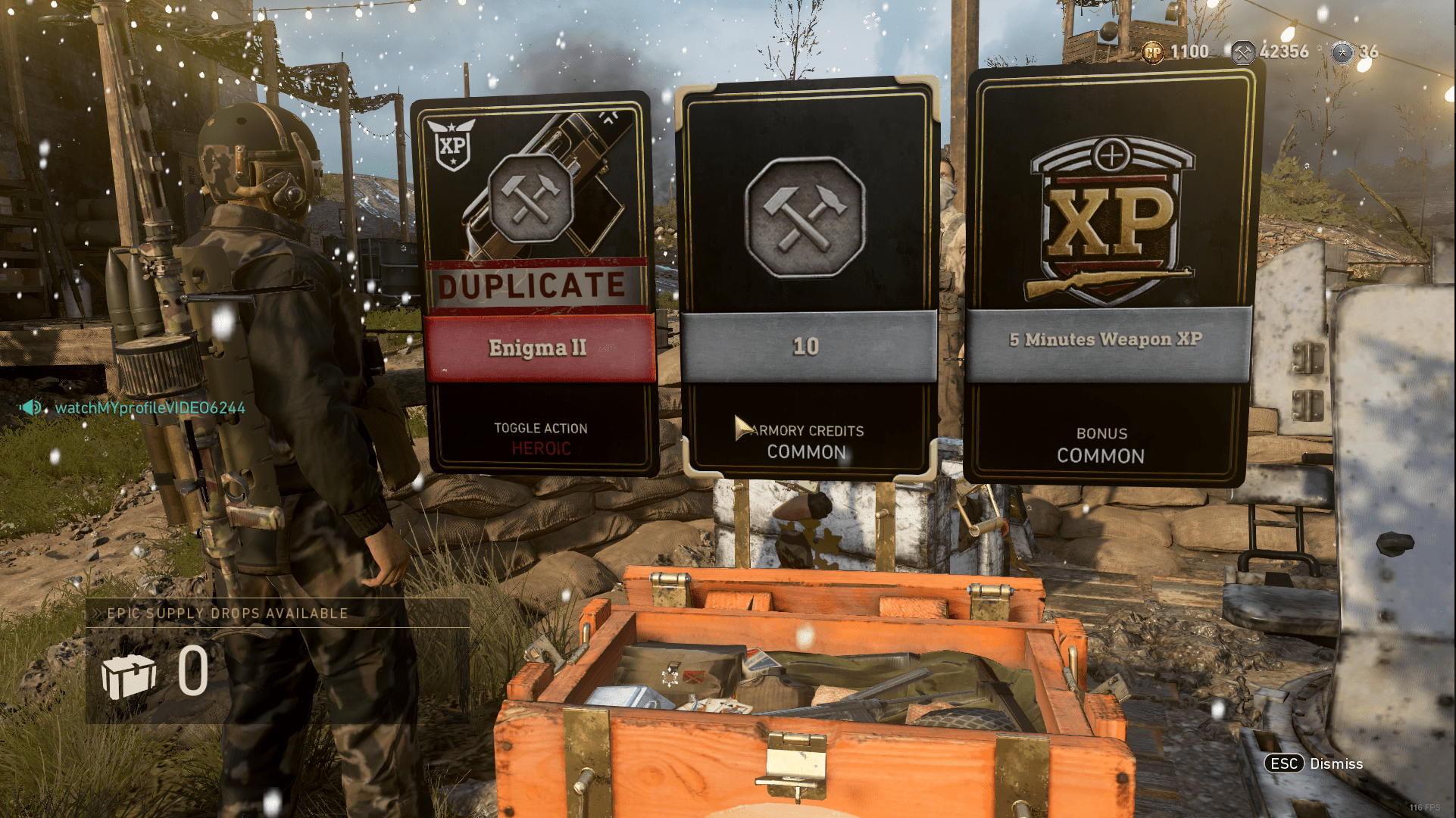This screenshot has height=818, width=1456.
Task: Select the supply drop token icon beside 36
Action: point(1342,52)
